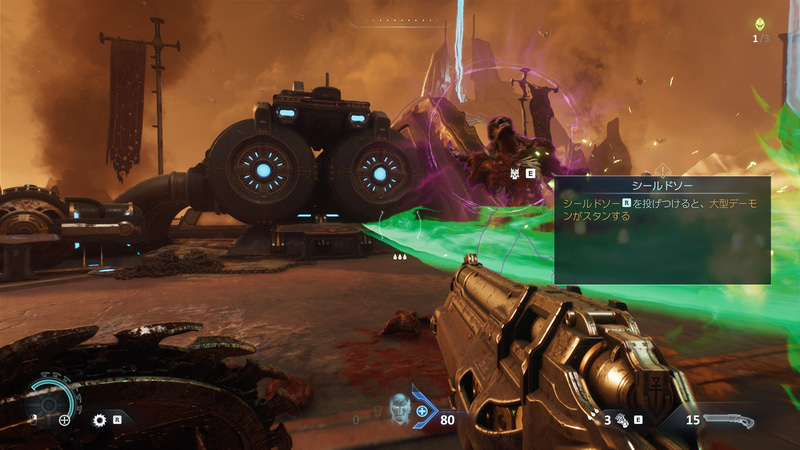
Task: Click the compass bar at top
Action: pos(398,20)
